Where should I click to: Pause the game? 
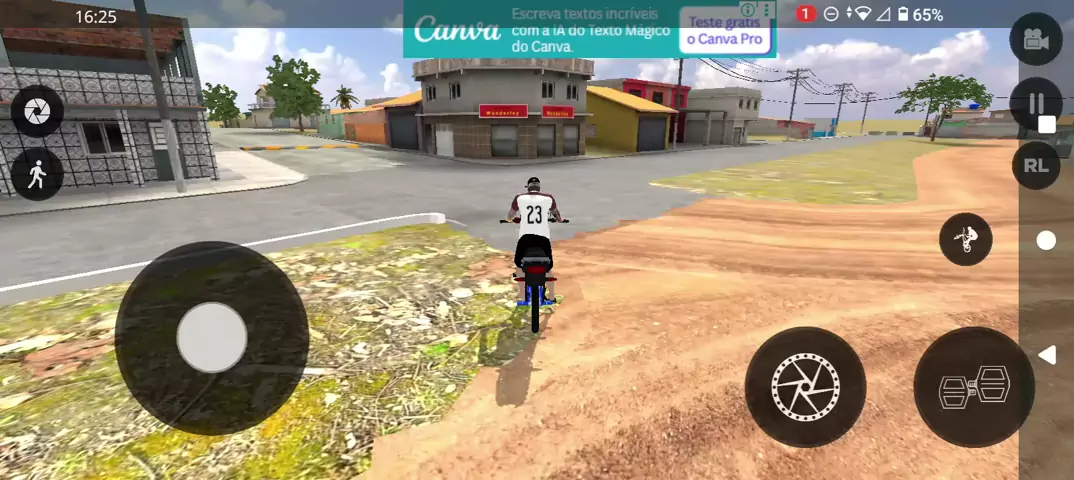point(1035,103)
